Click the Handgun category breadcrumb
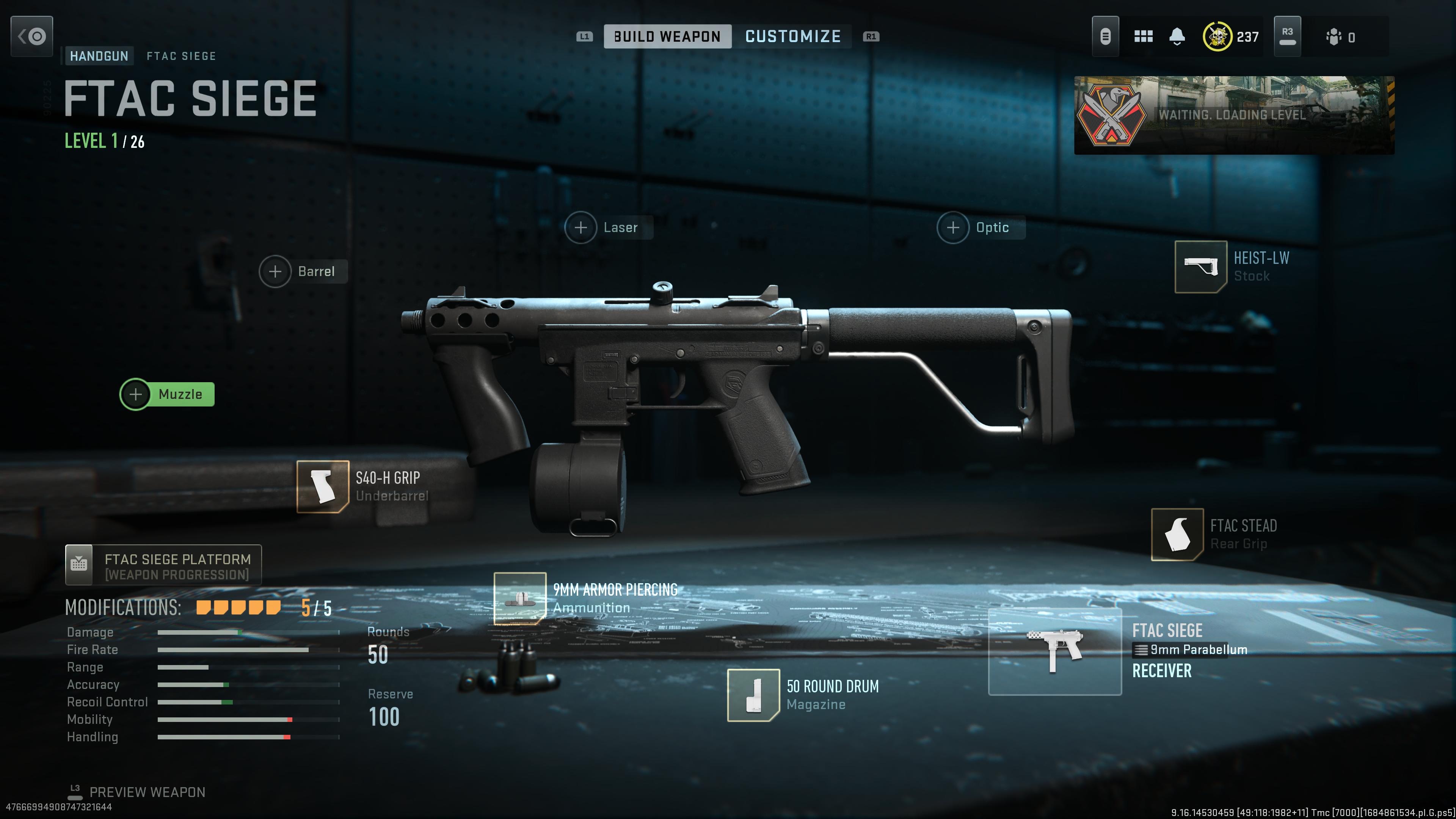 coord(99,56)
